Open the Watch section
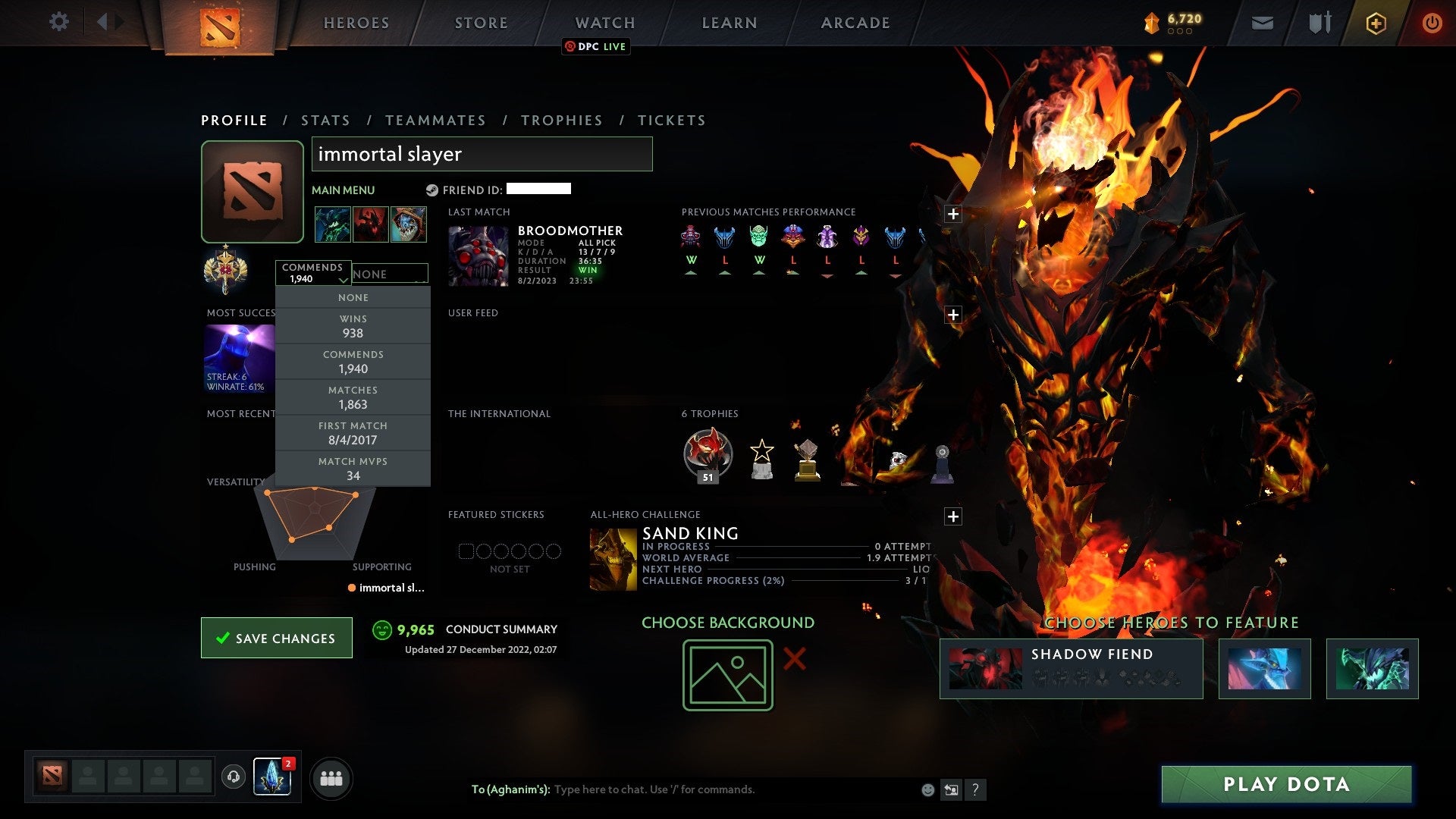This screenshot has height=819, width=1456. 604,23
